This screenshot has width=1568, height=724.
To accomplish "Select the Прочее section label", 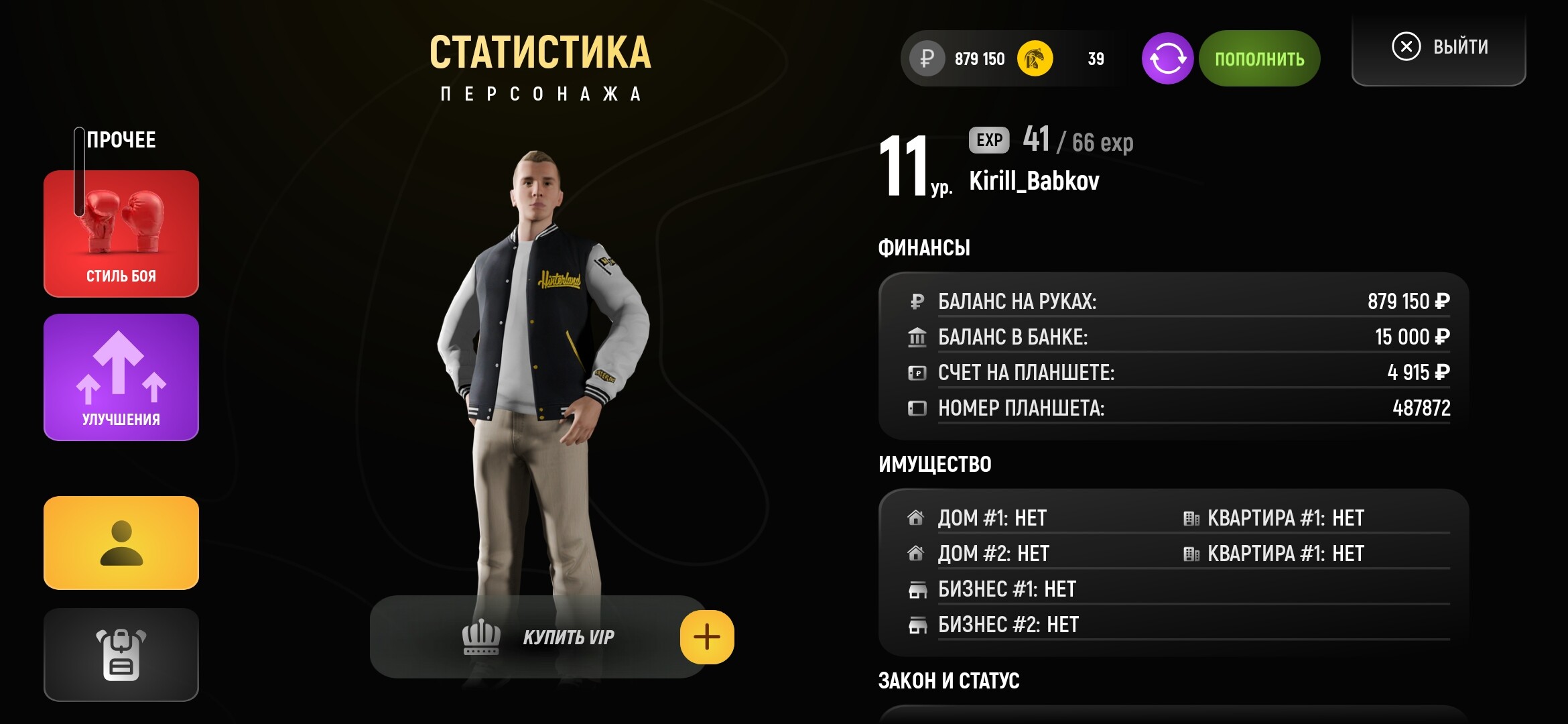I will pyautogui.click(x=122, y=139).
